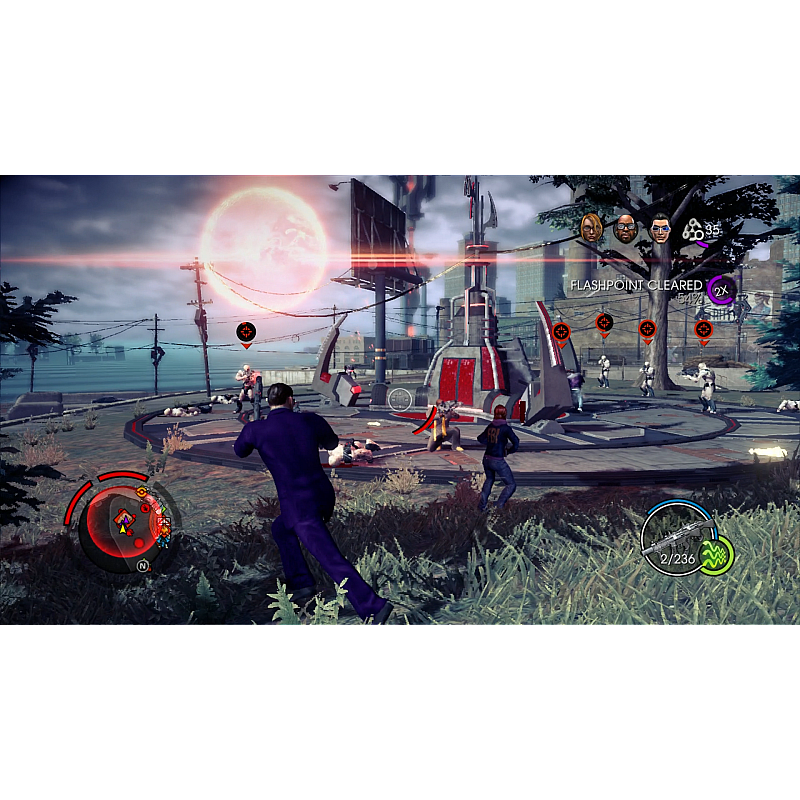Viewport: 800px width, 800px height.
Task: Click the circular minimap
Action: (x=122, y=521)
